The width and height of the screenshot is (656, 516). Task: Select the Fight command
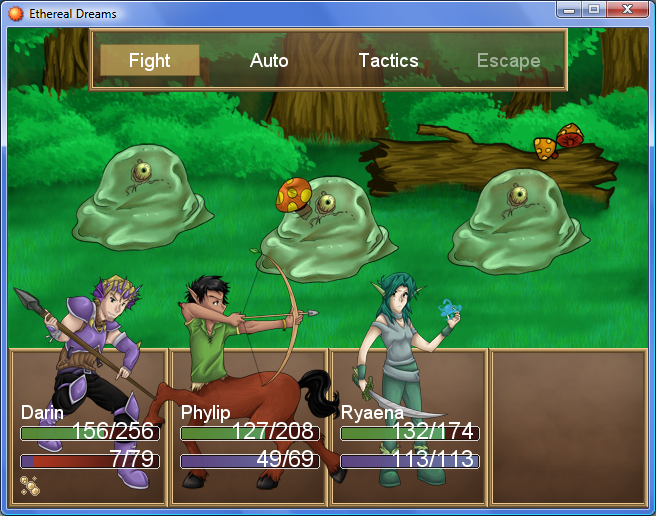(x=150, y=61)
